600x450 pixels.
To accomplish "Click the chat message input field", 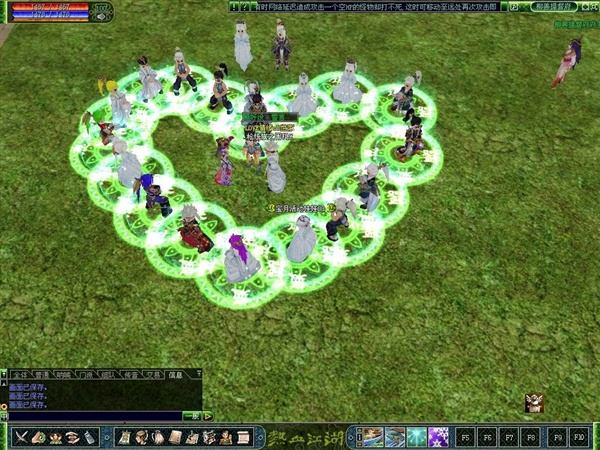I will coord(92,416).
